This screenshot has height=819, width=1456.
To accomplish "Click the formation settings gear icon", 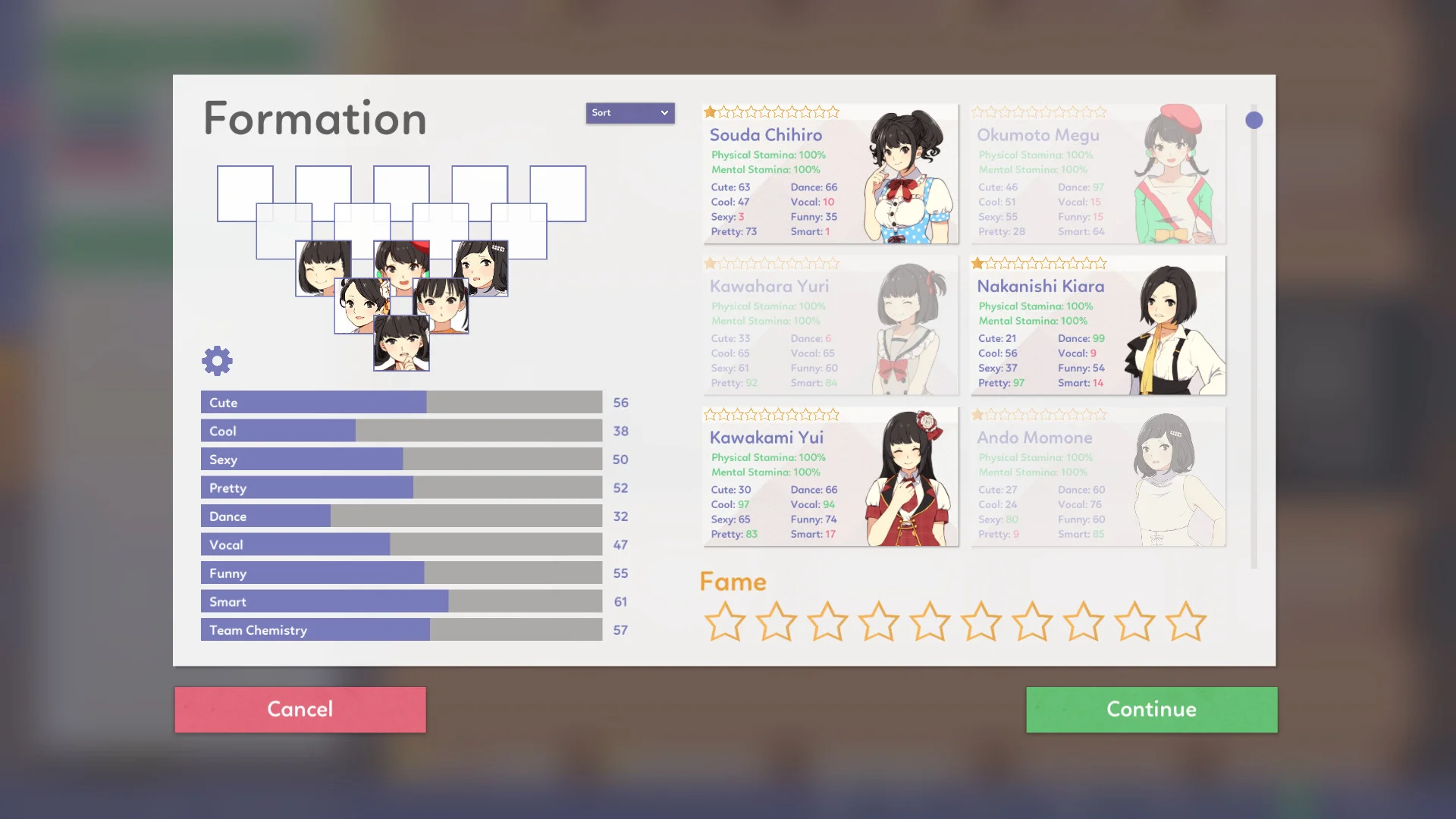I will [217, 360].
